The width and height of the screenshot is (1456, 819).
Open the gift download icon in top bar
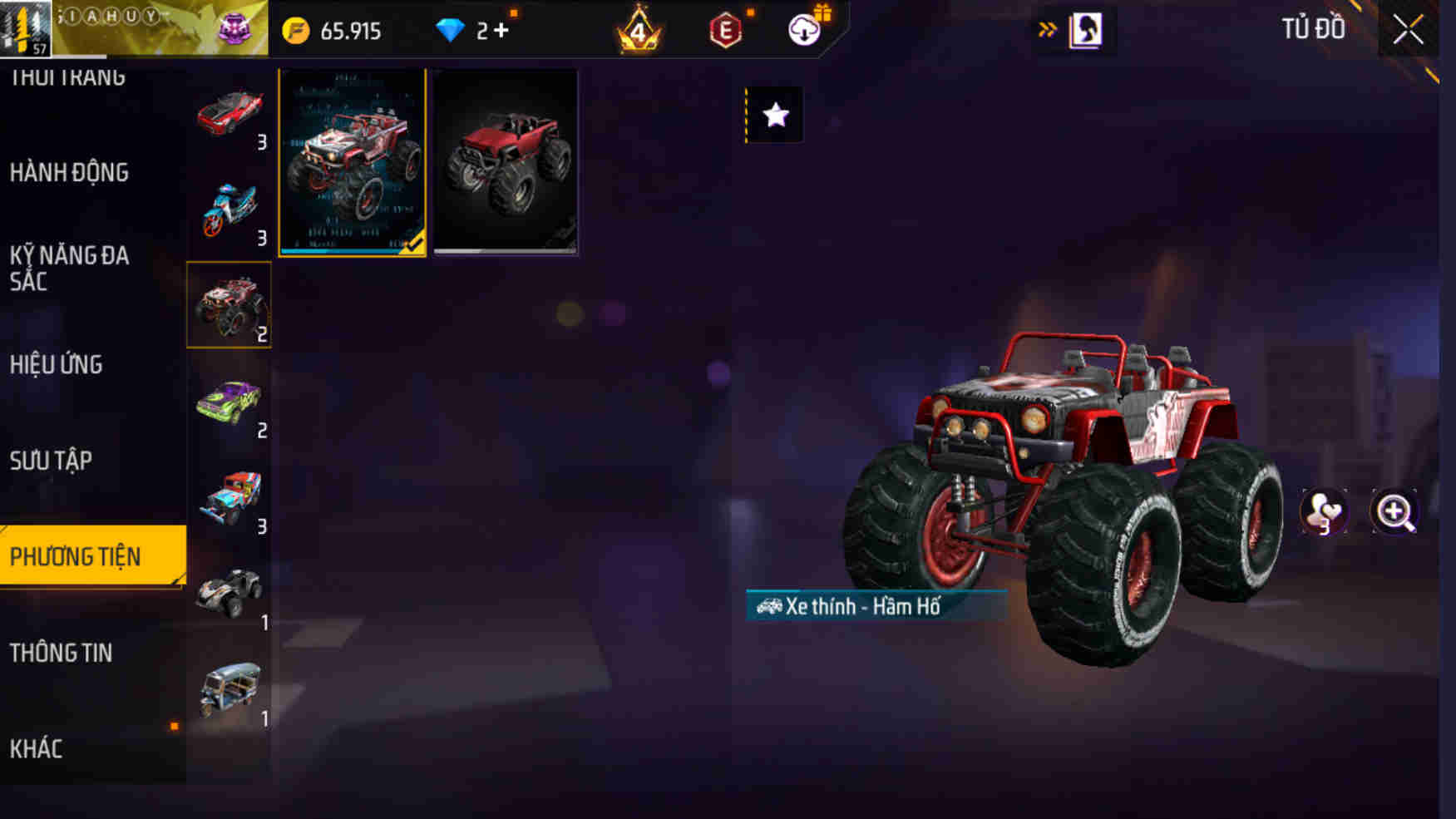coord(802,32)
